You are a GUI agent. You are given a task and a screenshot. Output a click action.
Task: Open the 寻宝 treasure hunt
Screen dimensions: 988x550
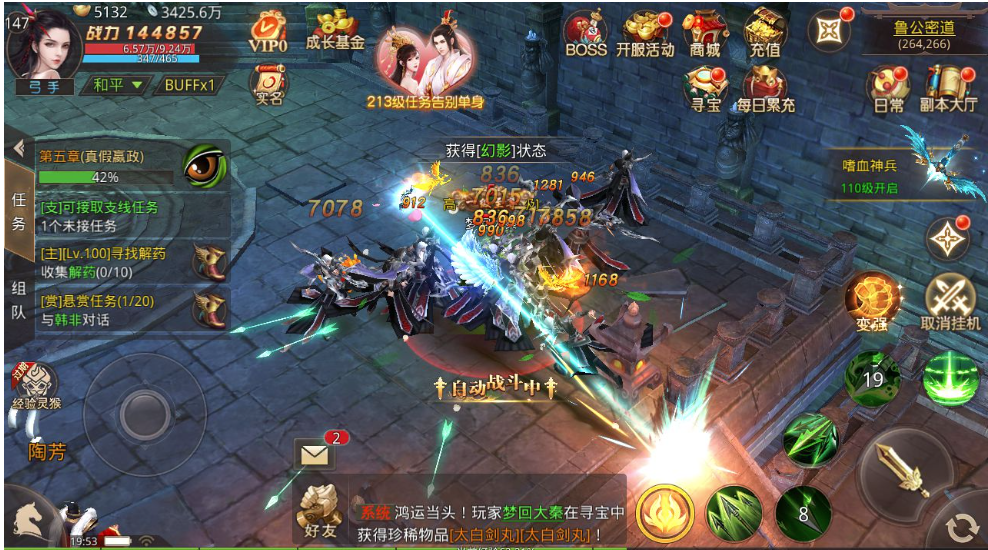click(x=706, y=89)
